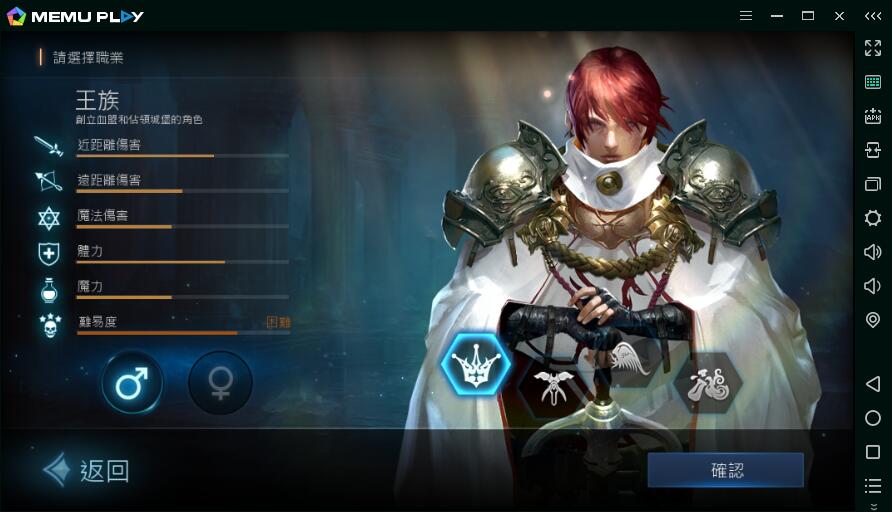Go back with the 返回 button
Screen dimensions: 892x512
tap(88, 470)
